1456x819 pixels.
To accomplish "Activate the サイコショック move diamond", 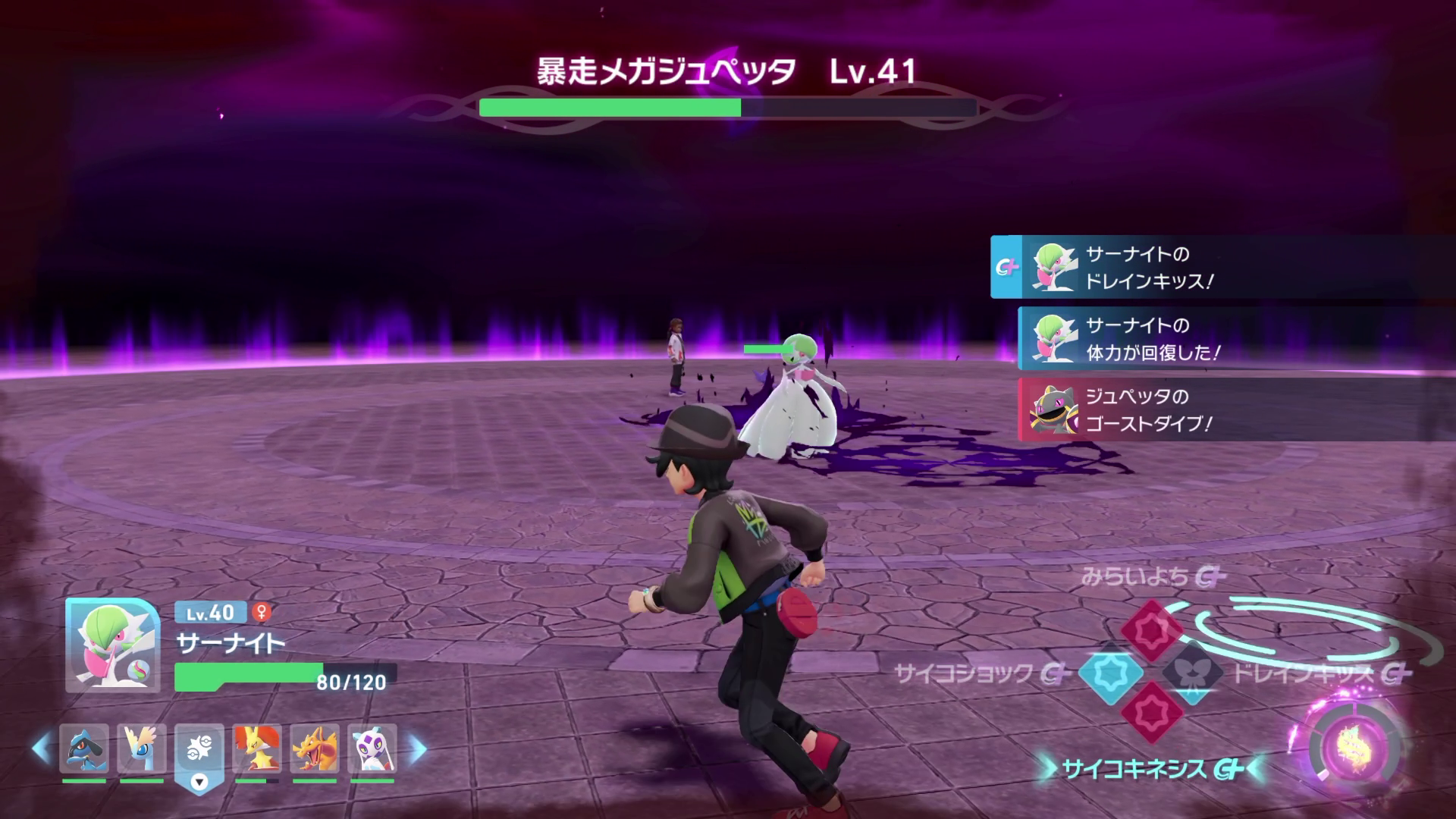I will [1111, 672].
